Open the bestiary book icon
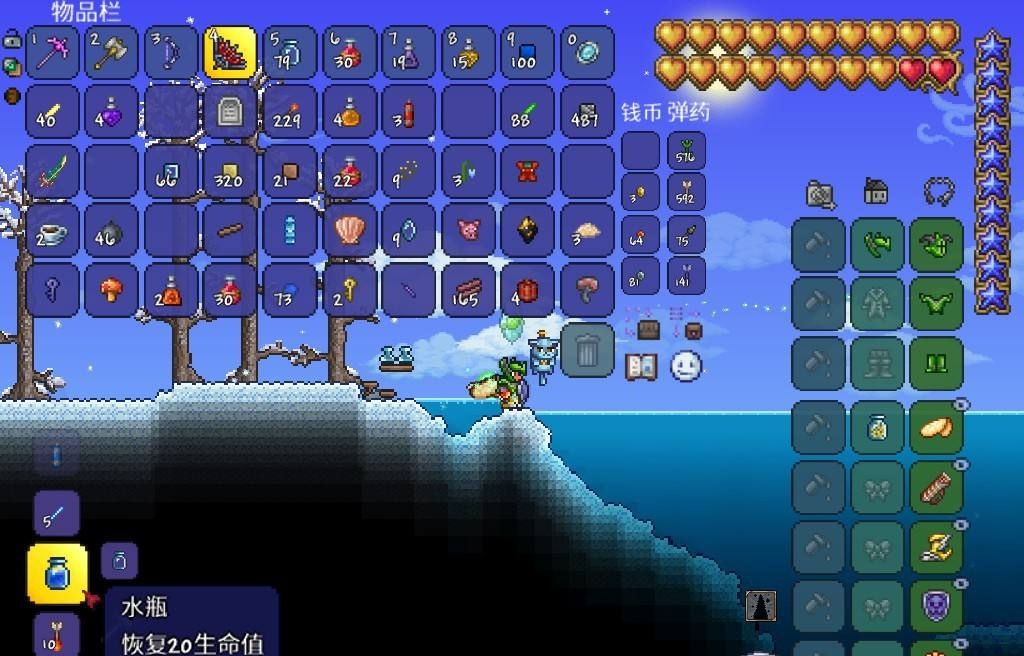Viewport: 1024px width, 656px height. tap(641, 367)
